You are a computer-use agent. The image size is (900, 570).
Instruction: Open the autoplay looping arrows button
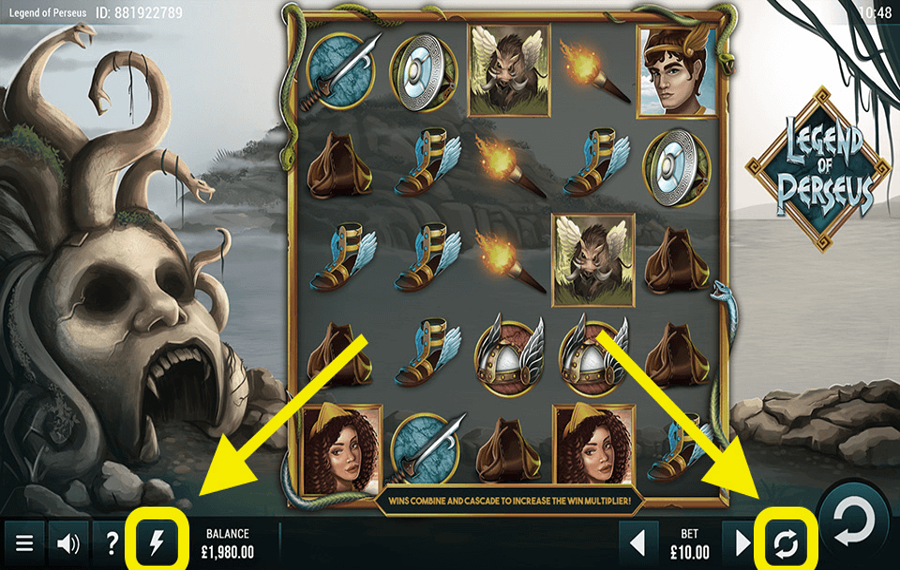click(786, 544)
